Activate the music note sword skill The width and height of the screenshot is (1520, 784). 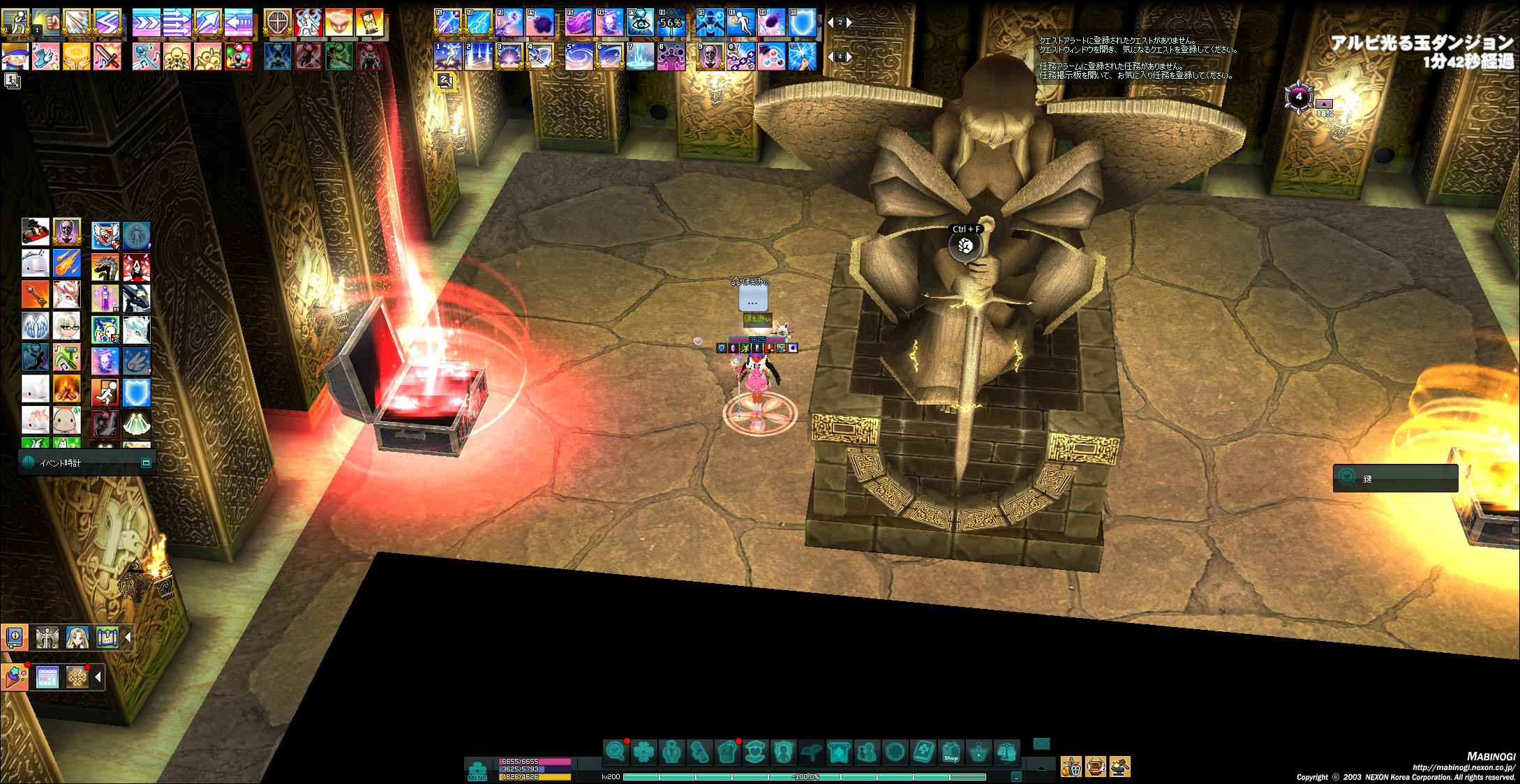tap(107, 56)
